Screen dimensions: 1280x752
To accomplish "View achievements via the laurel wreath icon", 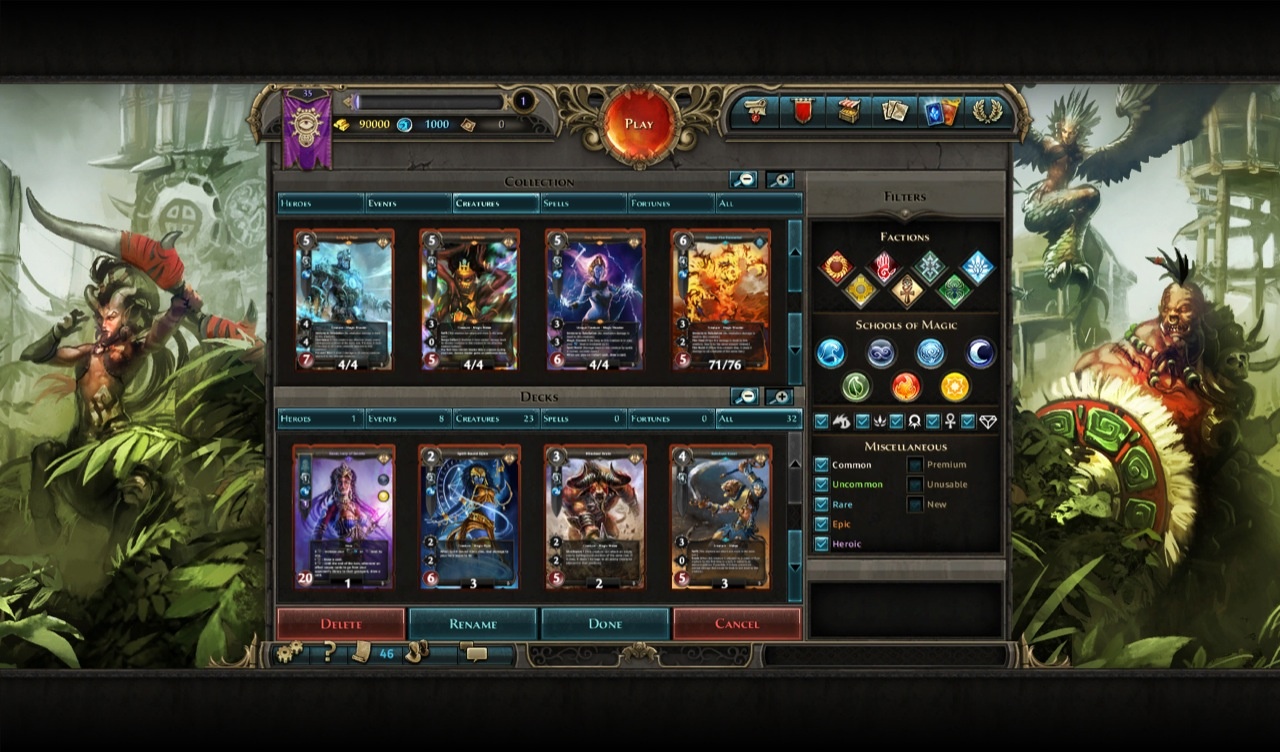I will (x=988, y=113).
